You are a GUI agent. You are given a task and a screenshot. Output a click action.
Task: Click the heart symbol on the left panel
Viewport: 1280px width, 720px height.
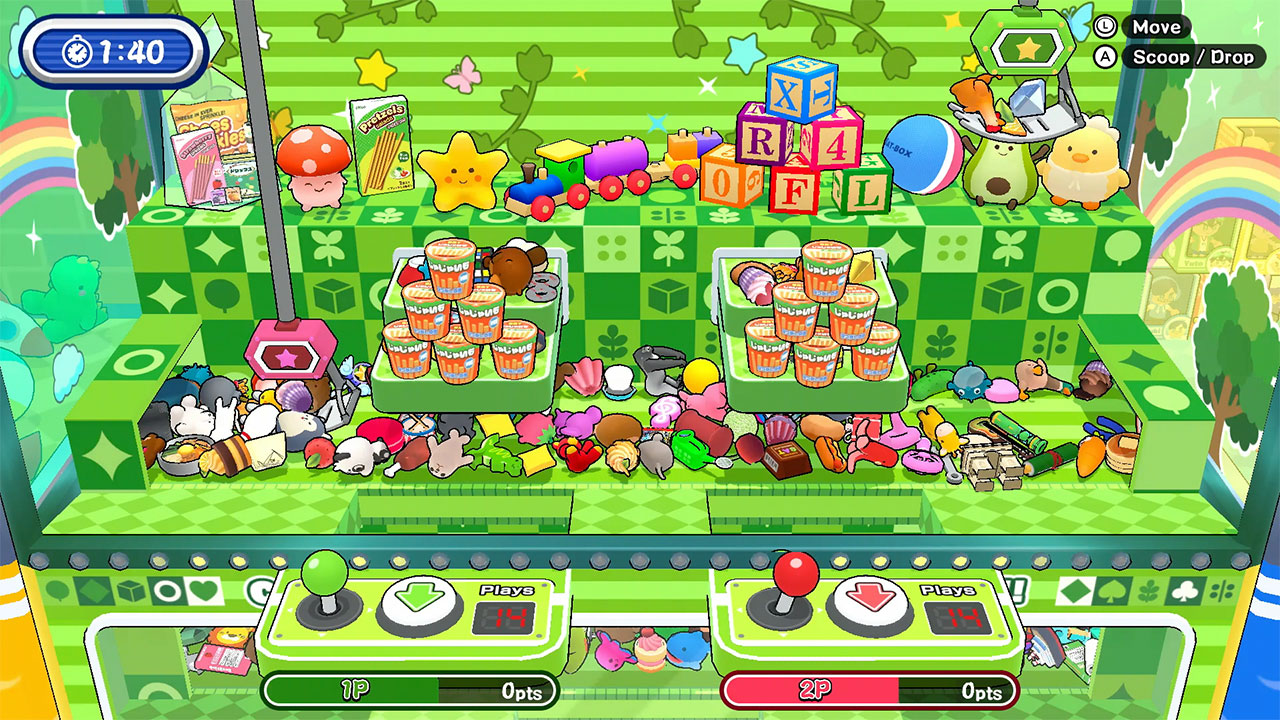[x=204, y=592]
